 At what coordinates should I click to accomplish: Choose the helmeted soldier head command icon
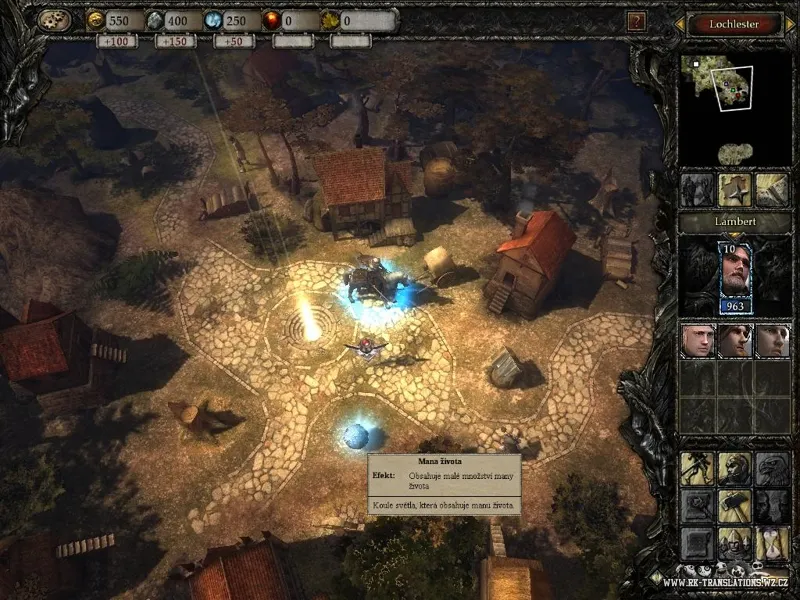735,469
